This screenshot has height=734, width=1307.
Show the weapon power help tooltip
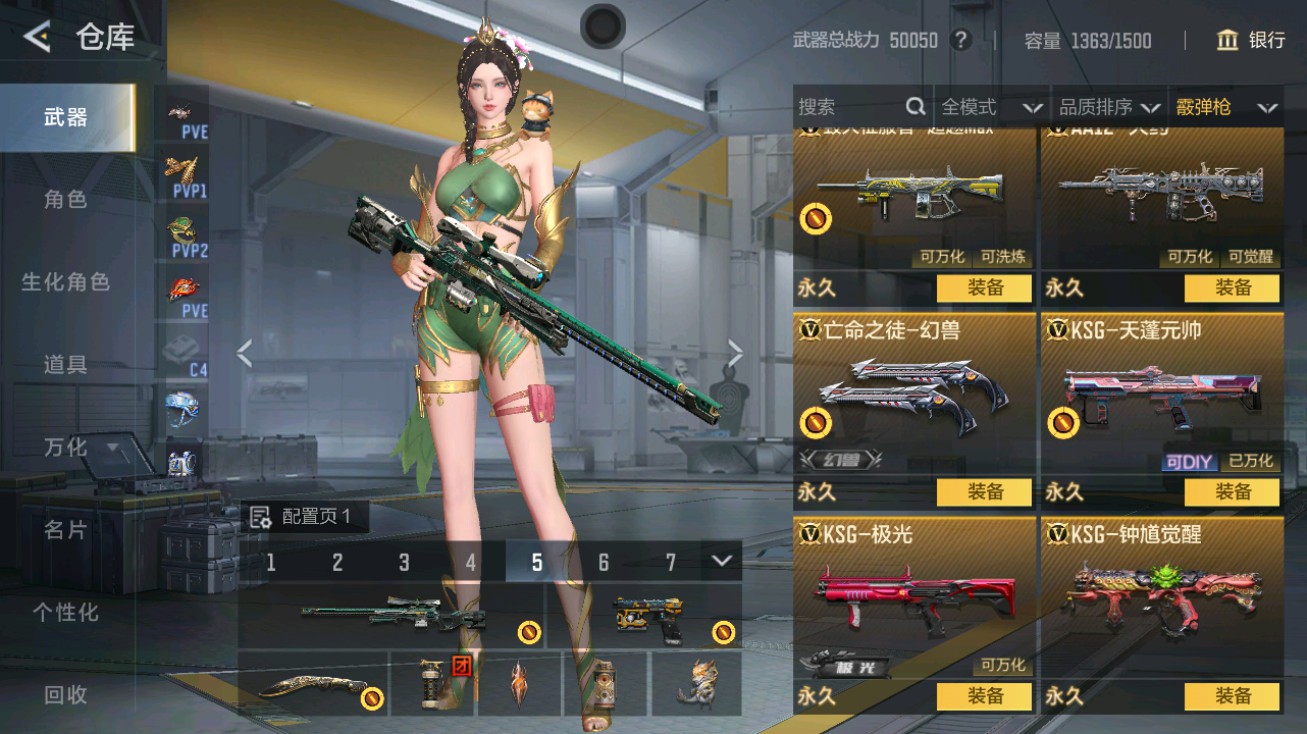pos(961,40)
